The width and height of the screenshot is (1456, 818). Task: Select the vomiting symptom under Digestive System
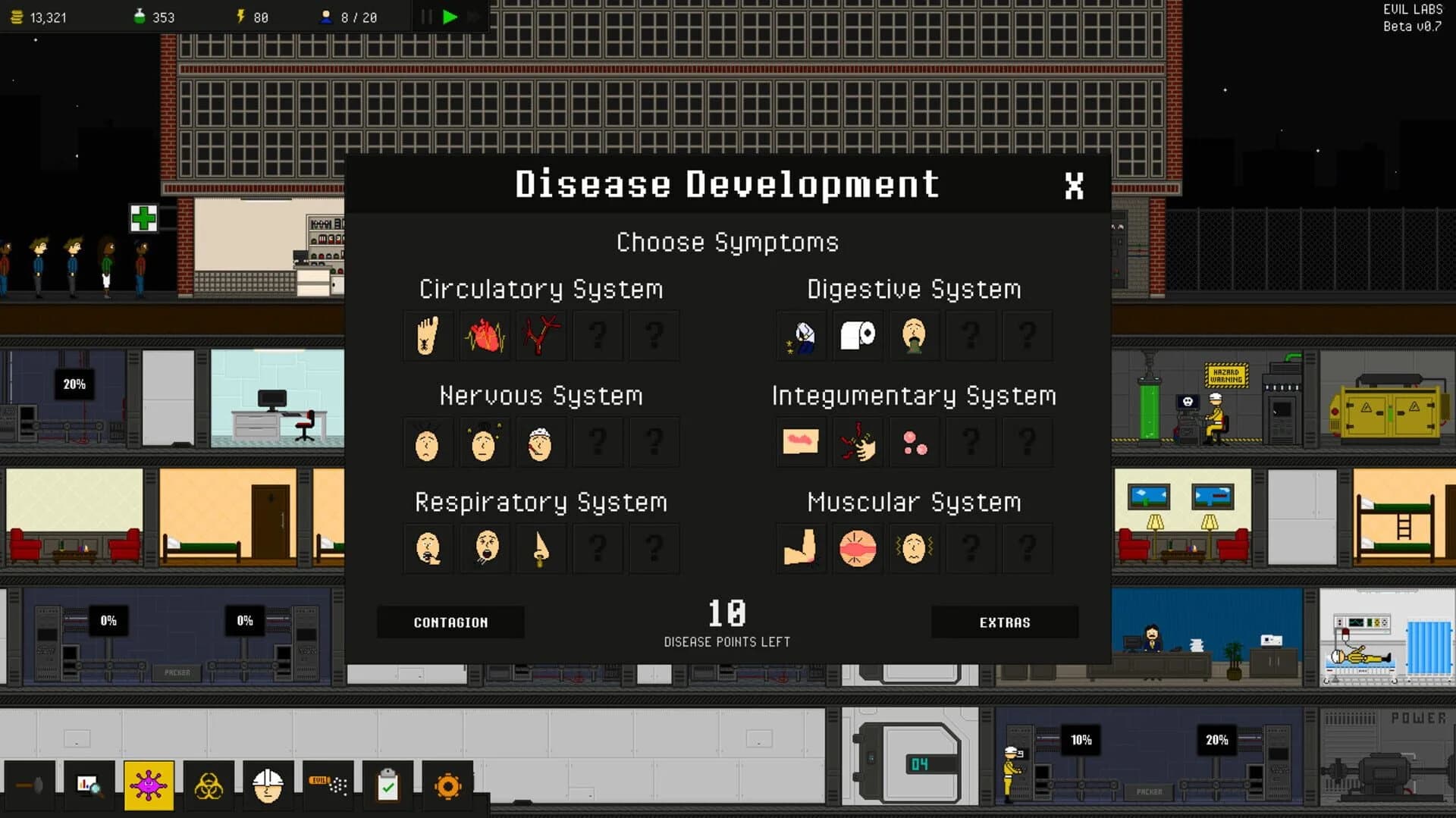pos(914,336)
